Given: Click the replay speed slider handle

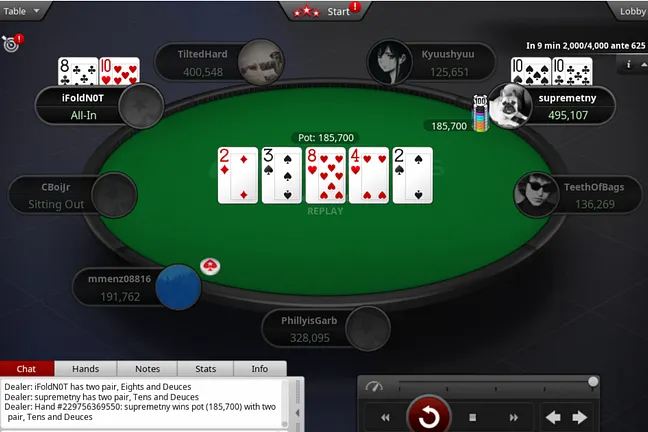Looking at the screenshot, I should coord(593,381).
